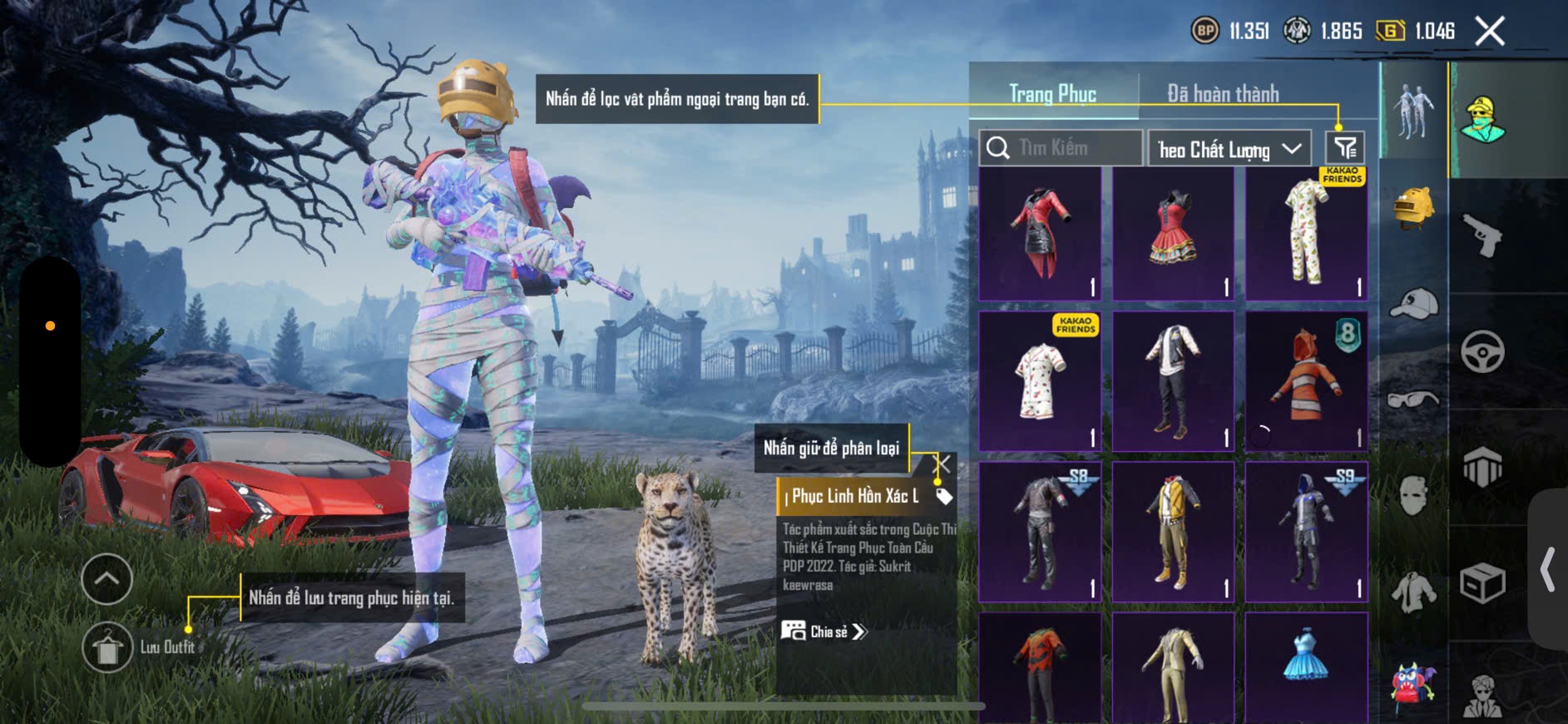The width and height of the screenshot is (1568, 724).
Task: Share the outfit with Chia sẻ
Action: click(824, 632)
